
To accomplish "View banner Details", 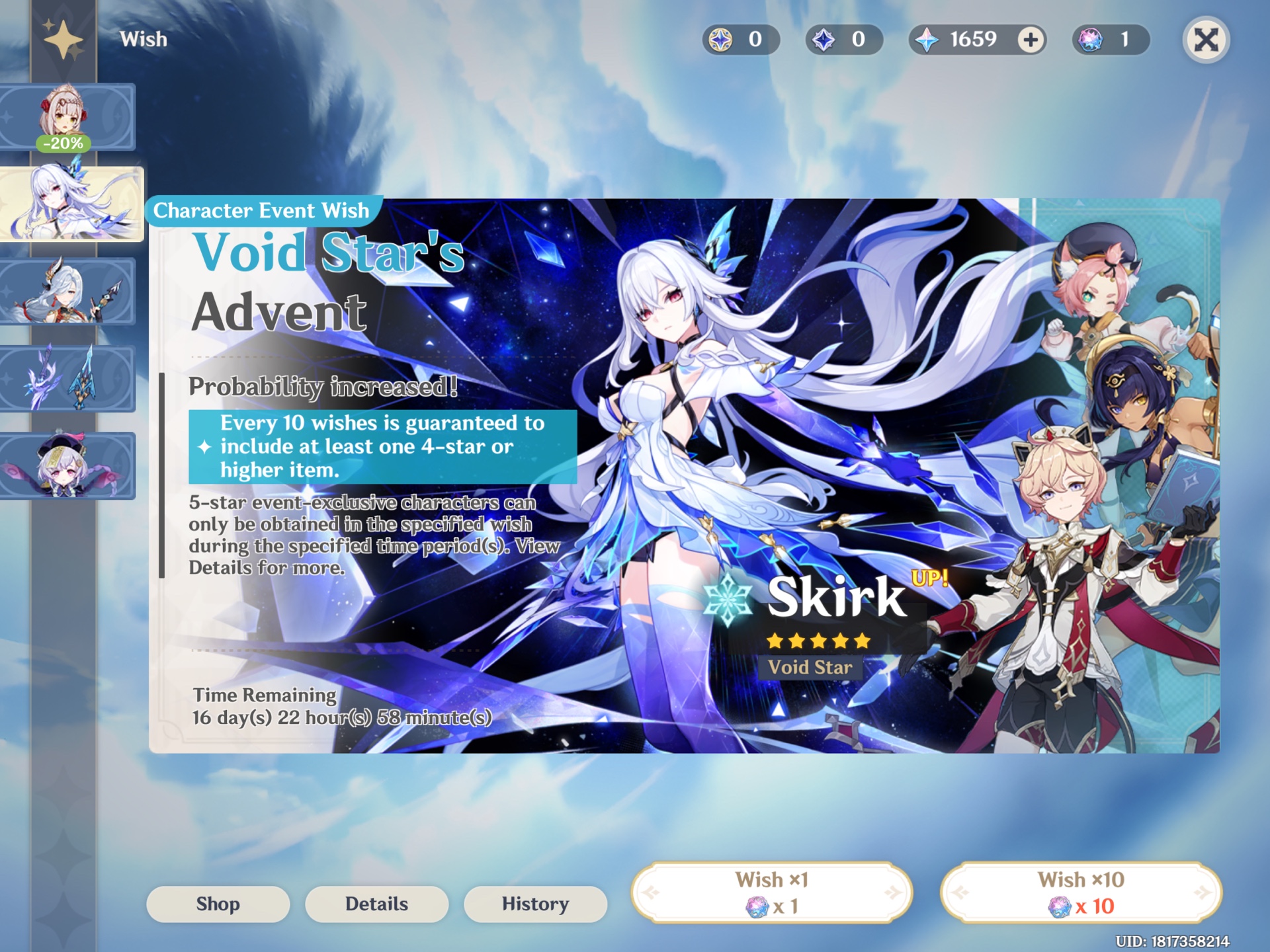I will pyautogui.click(x=376, y=904).
